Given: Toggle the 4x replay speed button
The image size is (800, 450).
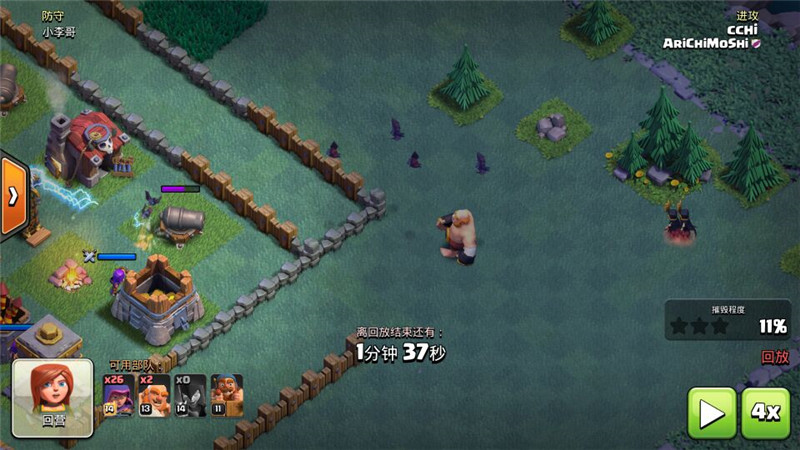Looking at the screenshot, I should pyautogui.click(x=765, y=413).
